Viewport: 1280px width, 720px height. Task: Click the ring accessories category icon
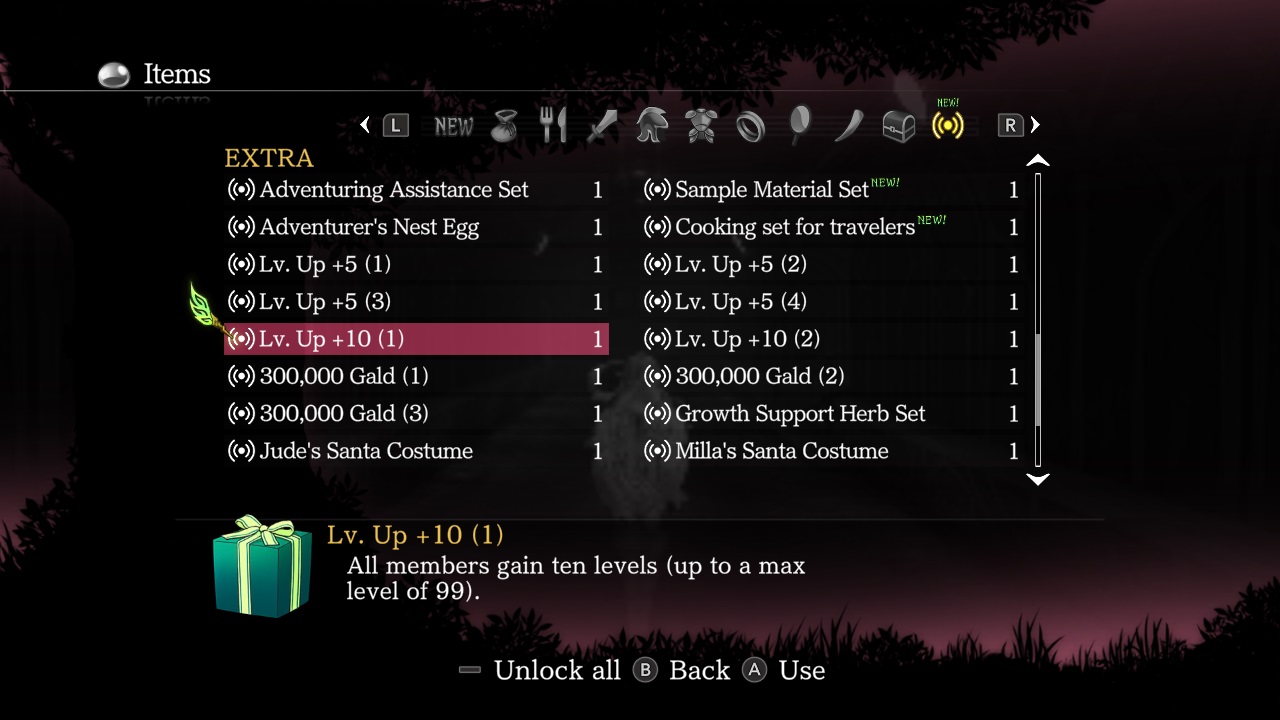(751, 125)
